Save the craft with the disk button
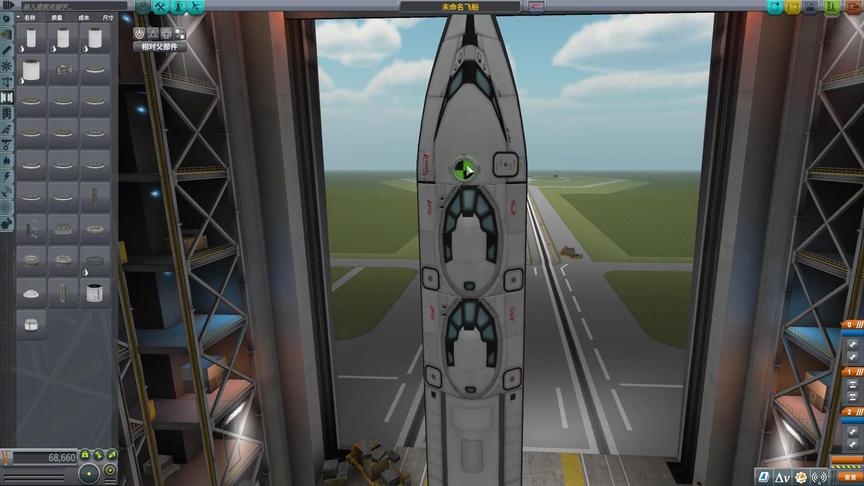Screen dimensions: 864x486 tap(813, 7)
